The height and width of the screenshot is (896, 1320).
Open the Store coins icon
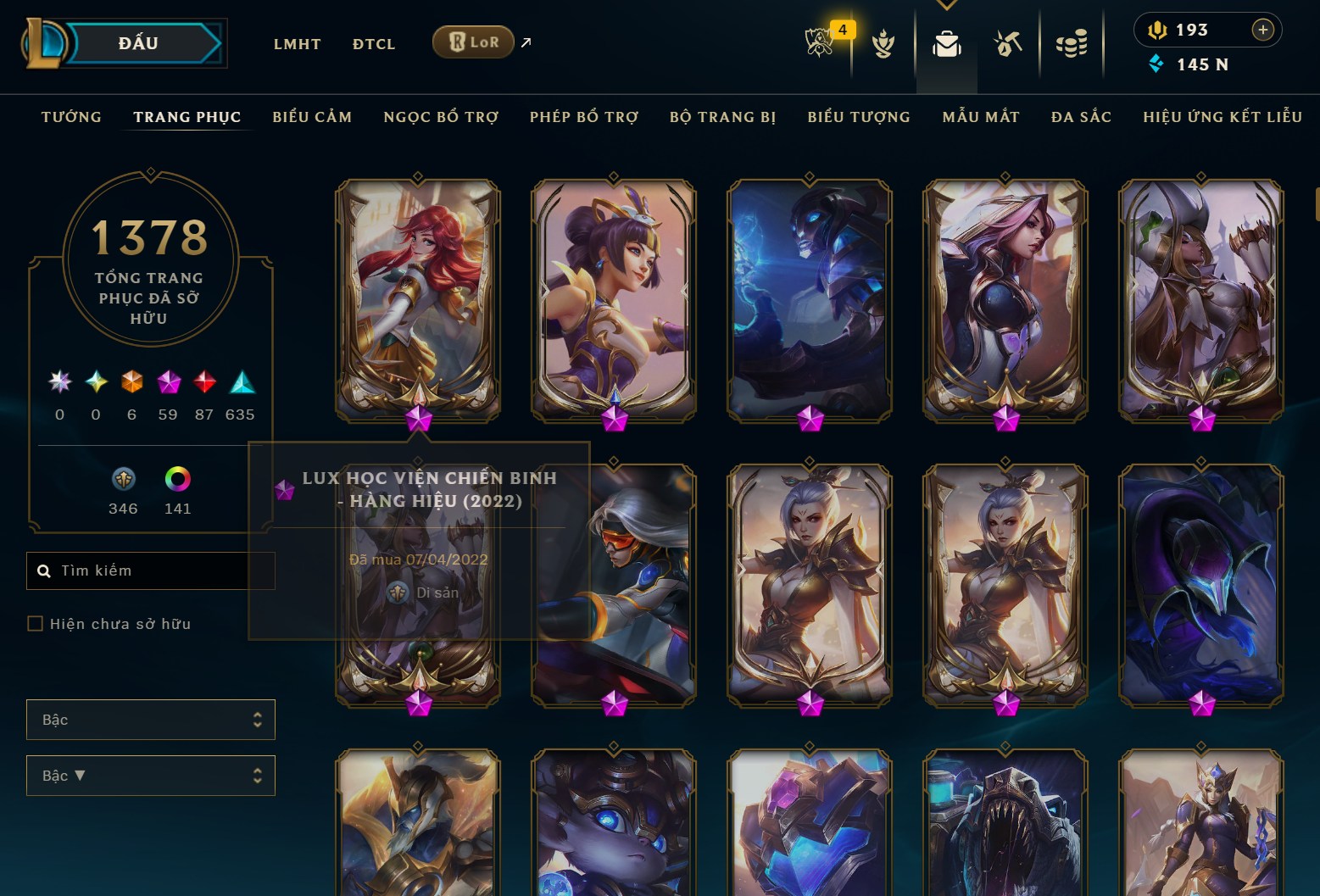[1071, 42]
